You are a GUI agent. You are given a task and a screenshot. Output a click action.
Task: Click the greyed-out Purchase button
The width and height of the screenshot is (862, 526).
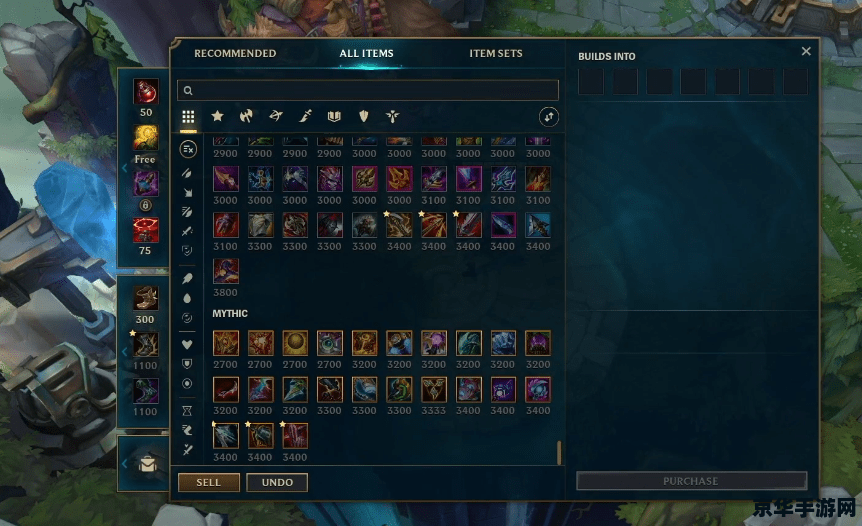(691, 481)
